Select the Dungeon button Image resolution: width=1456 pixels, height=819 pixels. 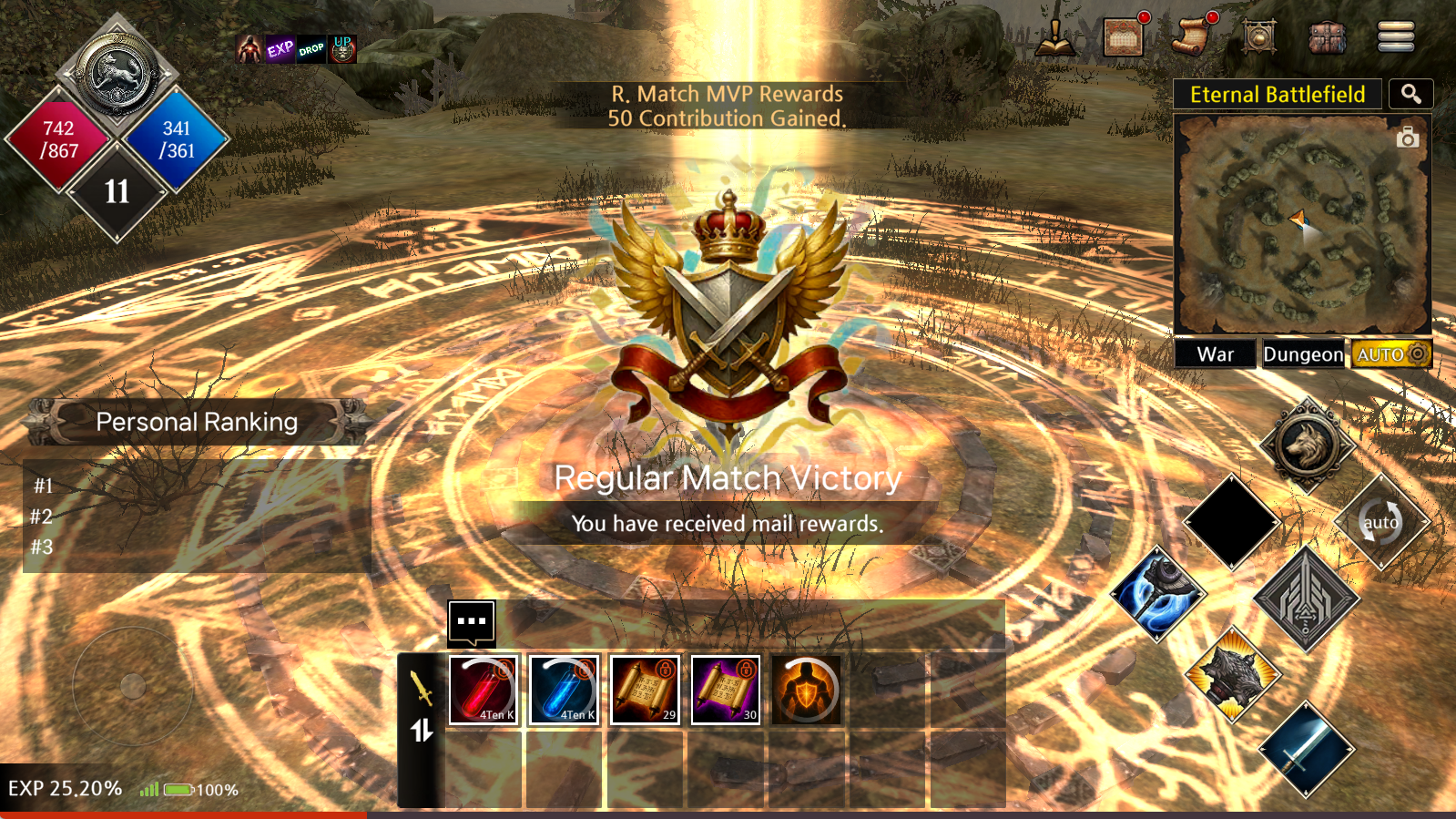coord(1302,354)
